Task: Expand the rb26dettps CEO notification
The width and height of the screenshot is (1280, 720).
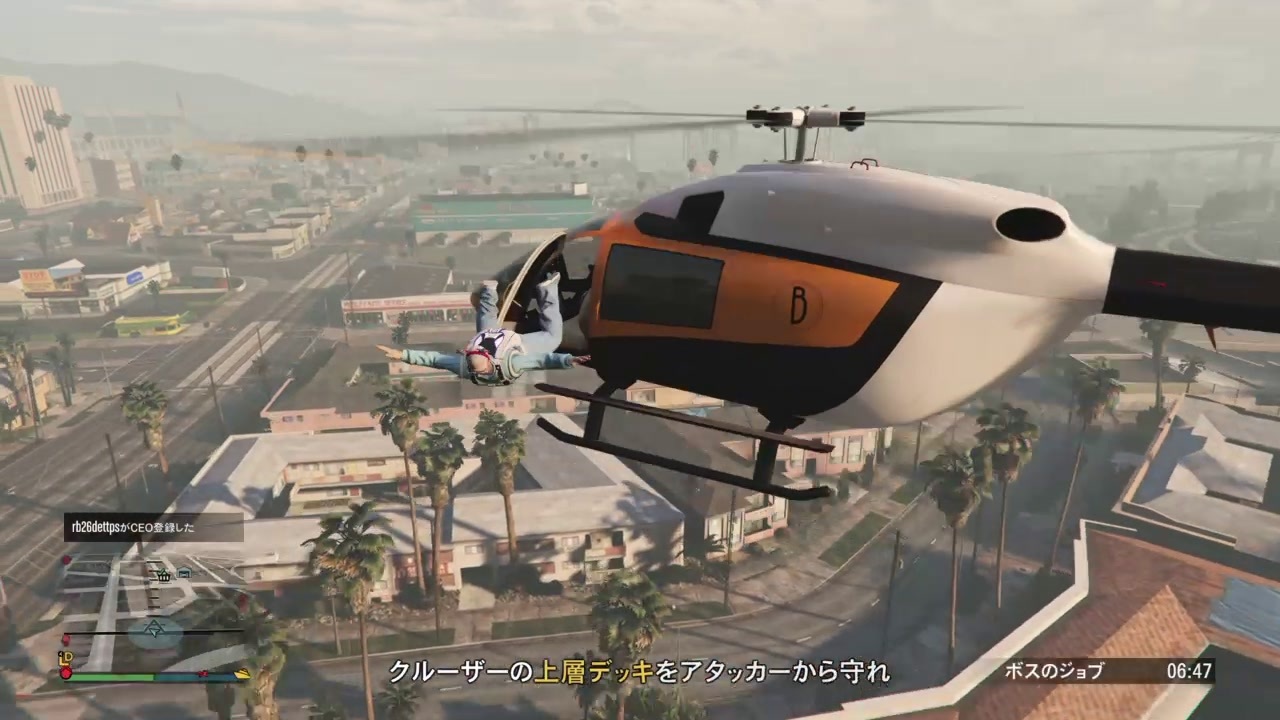Action: click(x=152, y=529)
